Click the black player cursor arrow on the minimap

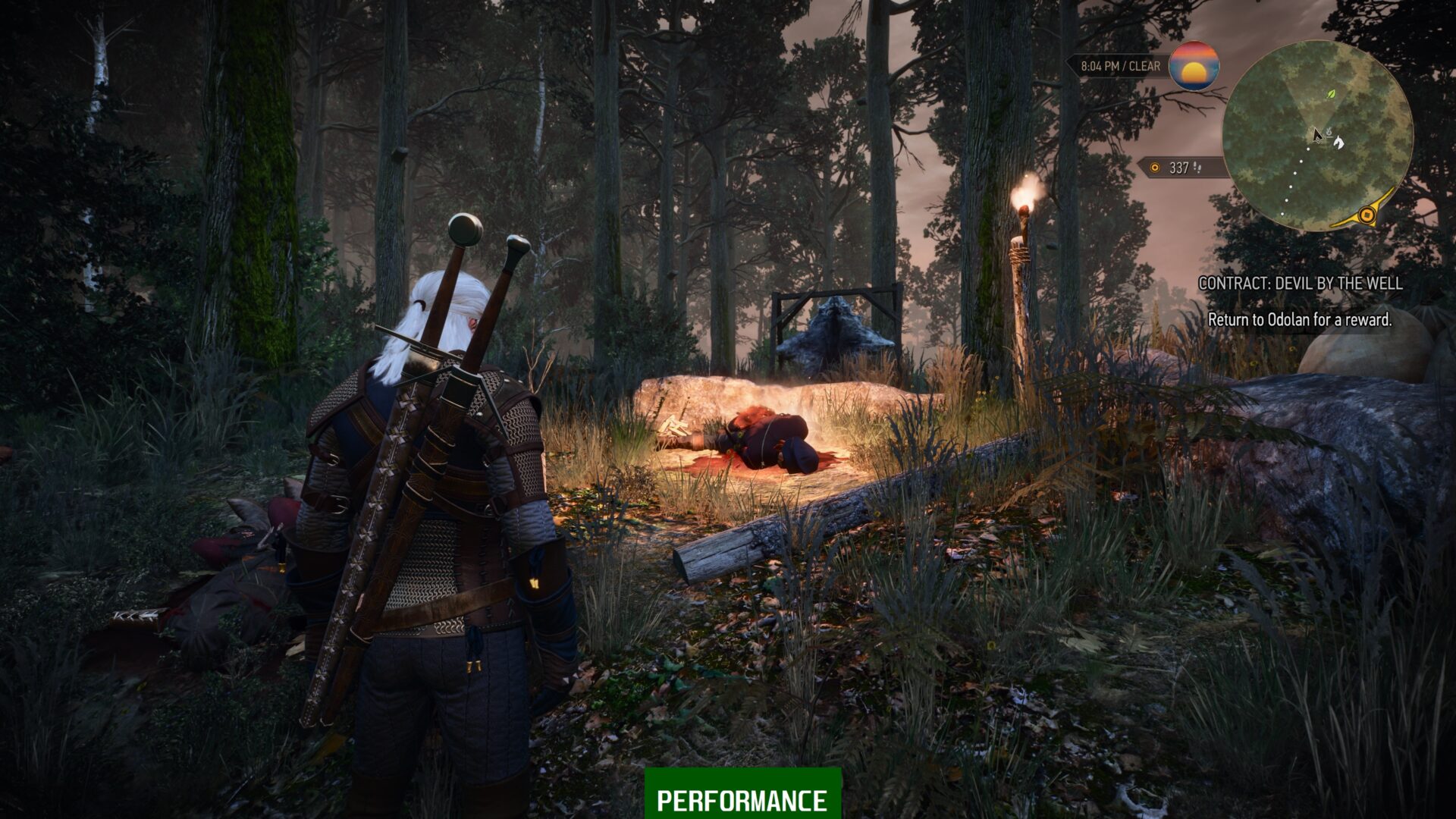coord(1316,136)
